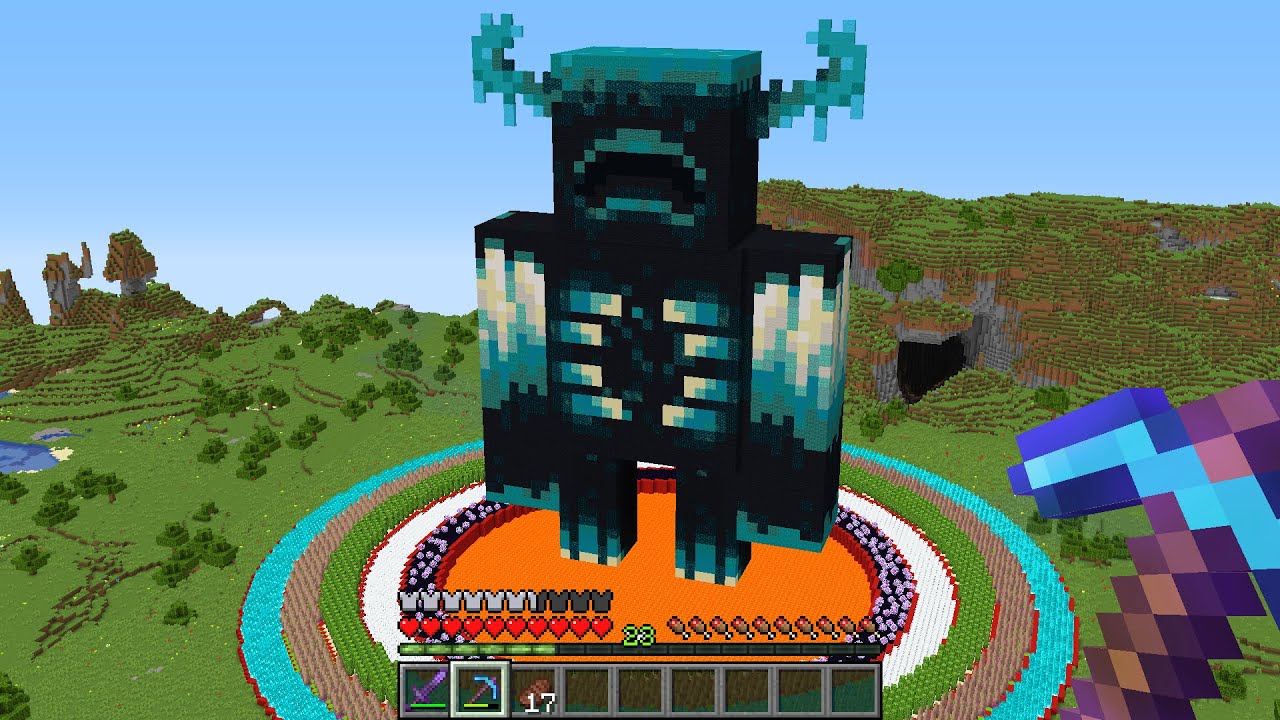1280x720 pixels.
Task: Select the netherite sword in hotbar slot one
Action: pos(425,690)
